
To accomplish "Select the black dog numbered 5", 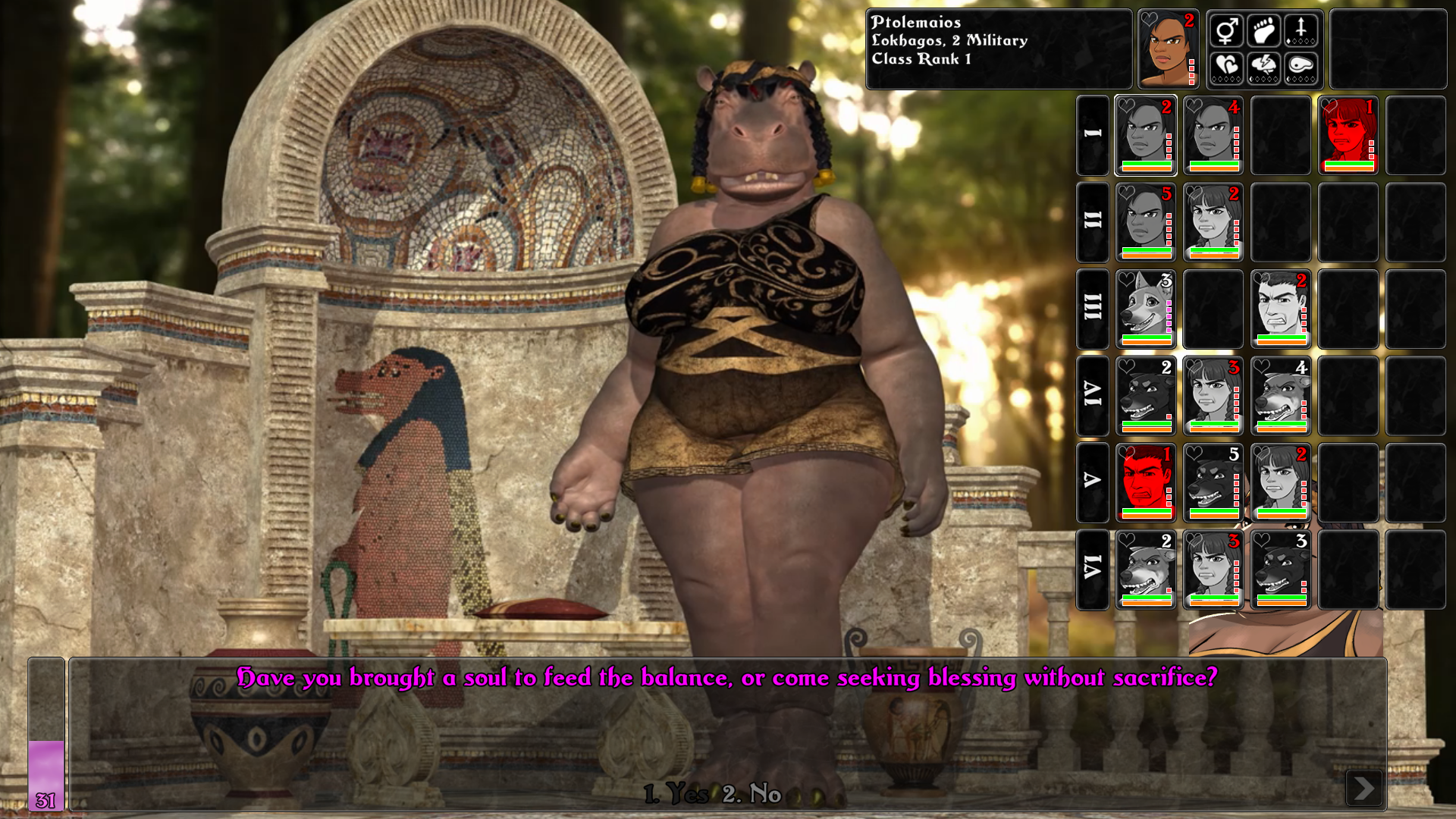I will 1213,483.
